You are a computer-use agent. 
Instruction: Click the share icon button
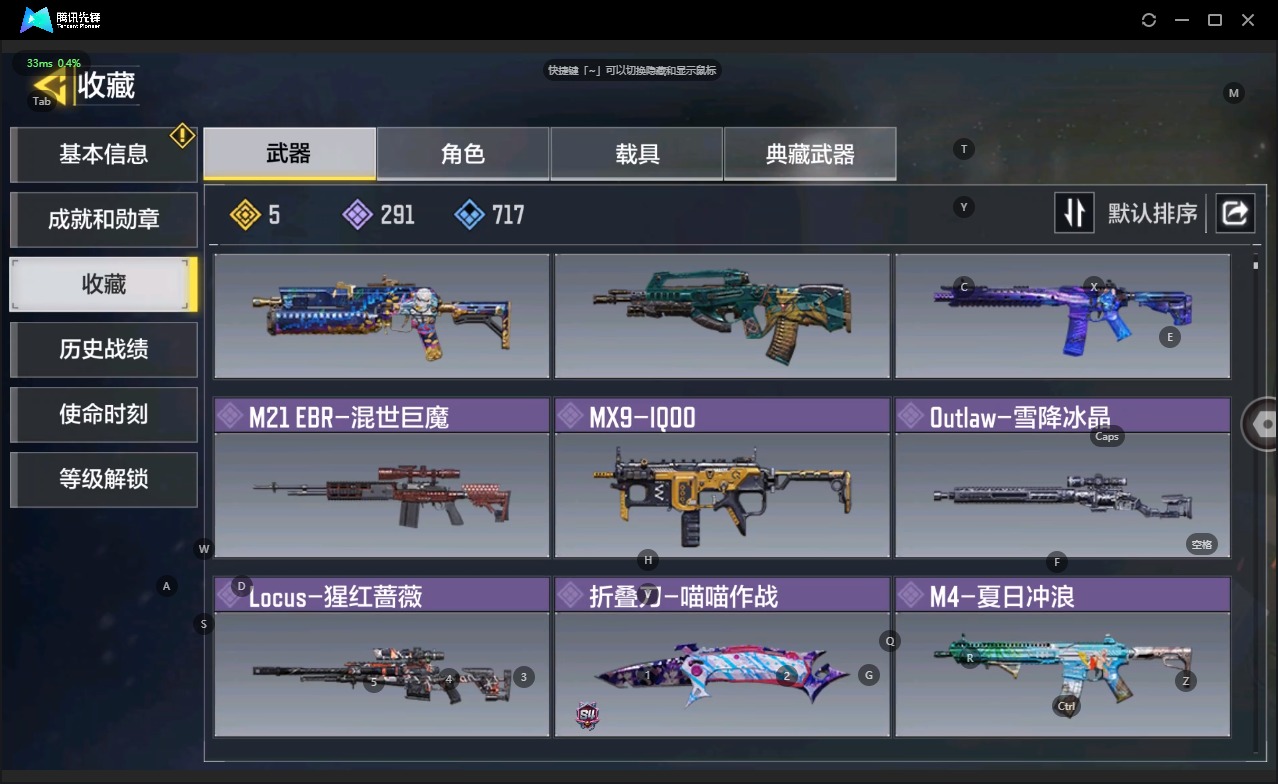pos(1235,213)
